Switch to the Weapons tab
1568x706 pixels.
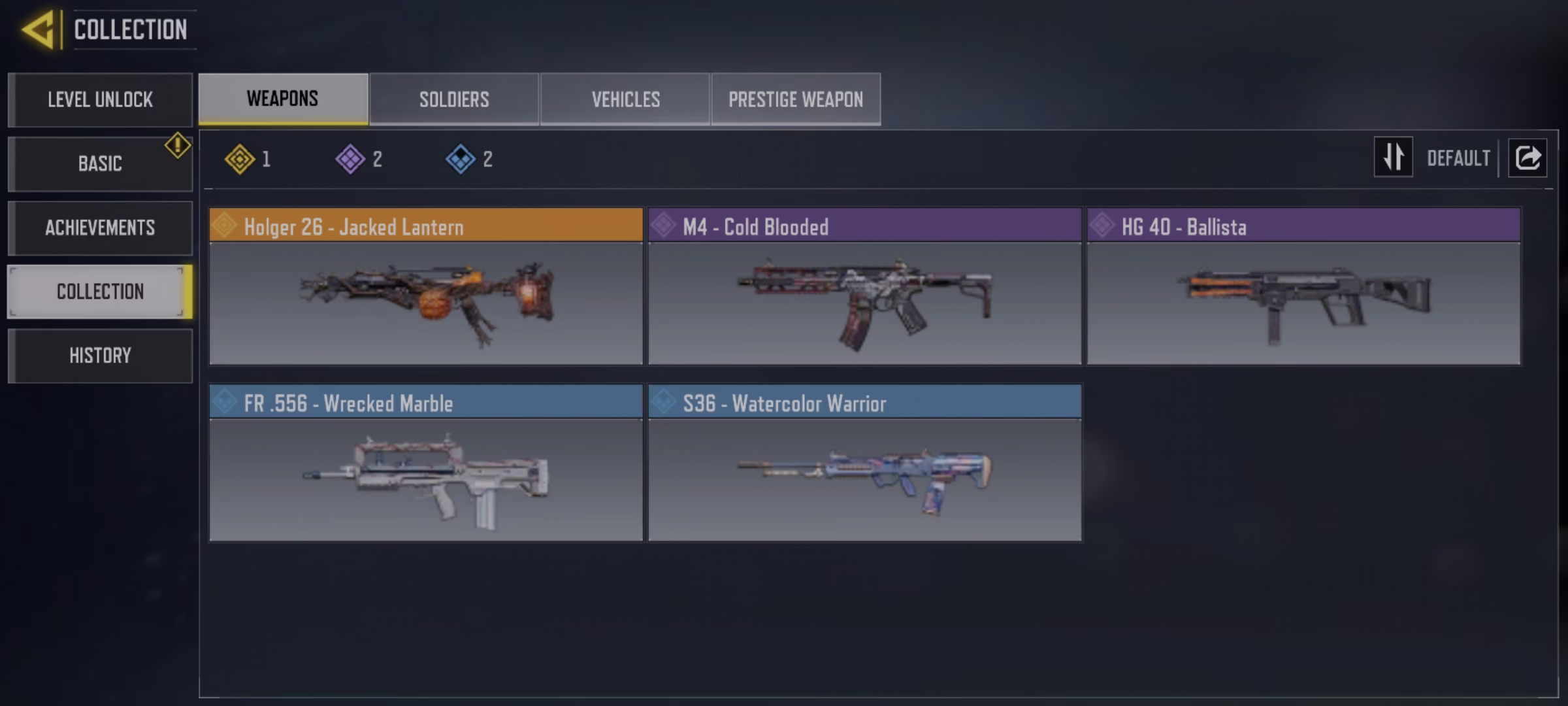(283, 99)
